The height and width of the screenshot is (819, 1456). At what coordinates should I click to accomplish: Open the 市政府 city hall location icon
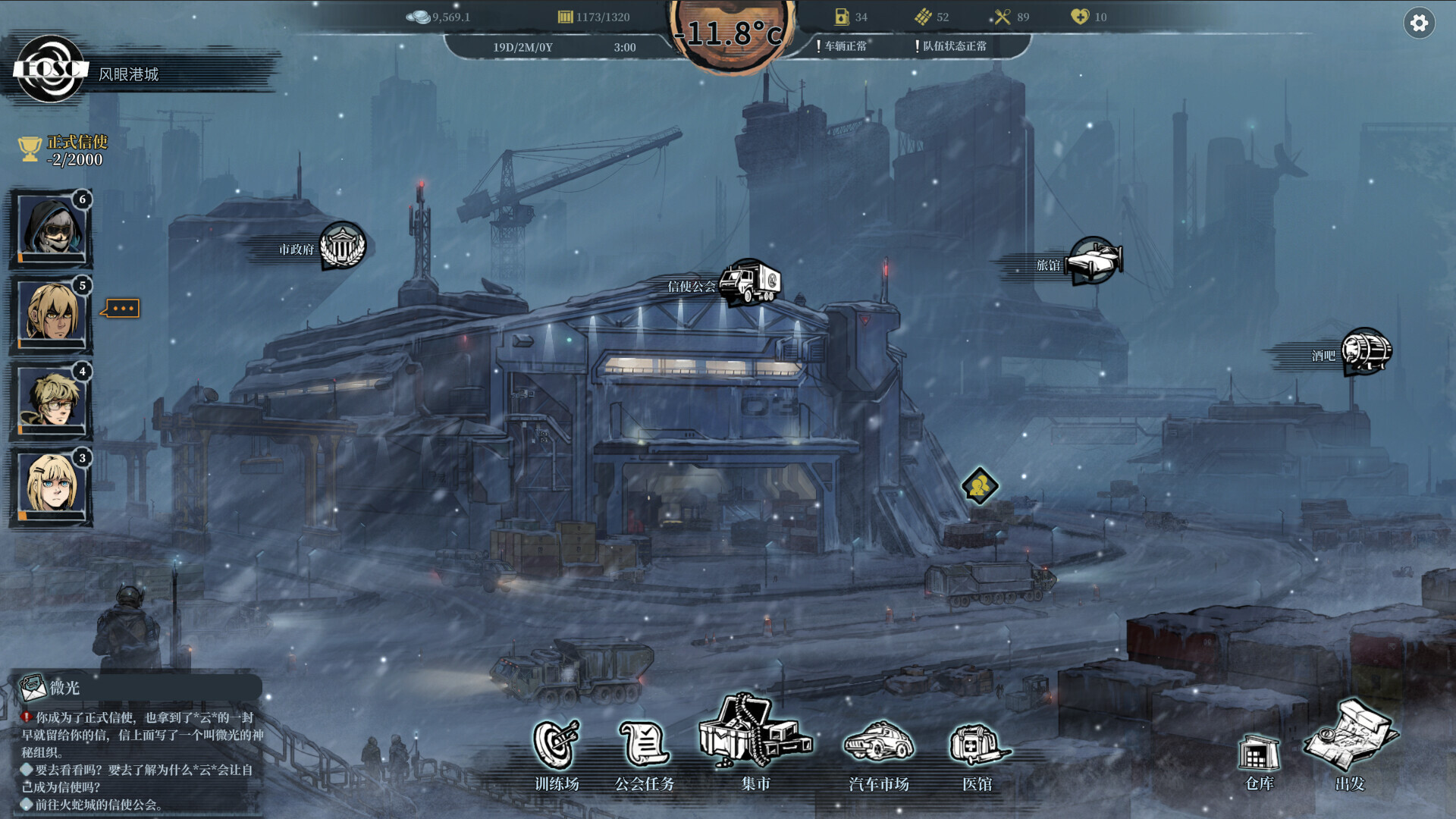pos(344,246)
